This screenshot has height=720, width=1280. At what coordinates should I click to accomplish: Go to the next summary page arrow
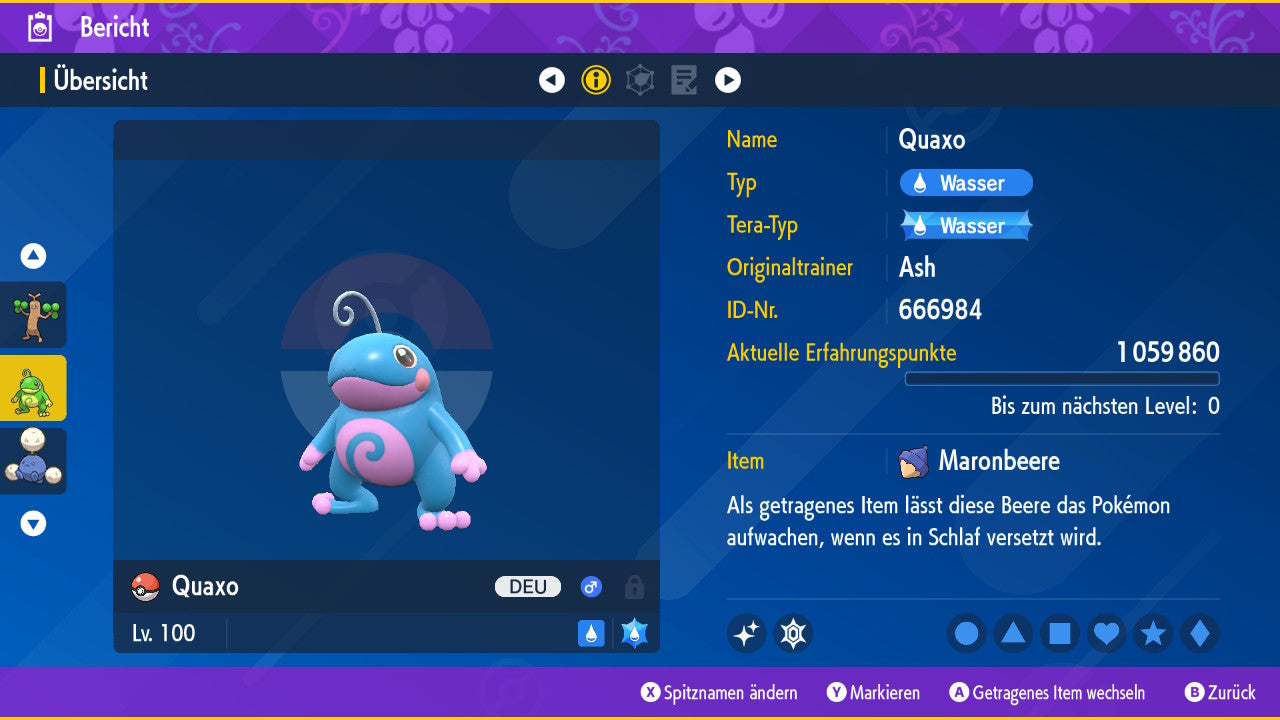(728, 80)
